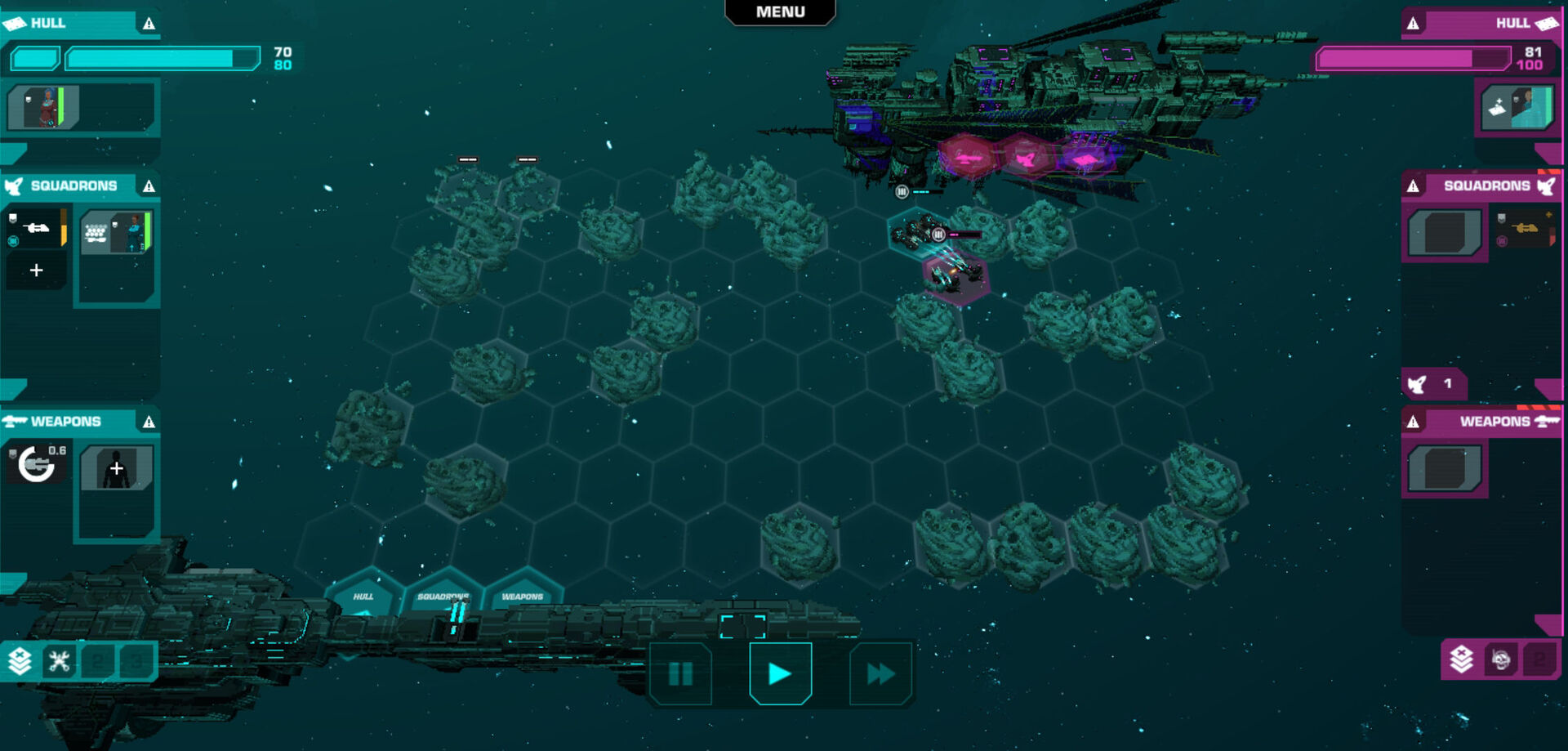
Task: Select the player's hull crew portrait
Action: coord(43,107)
